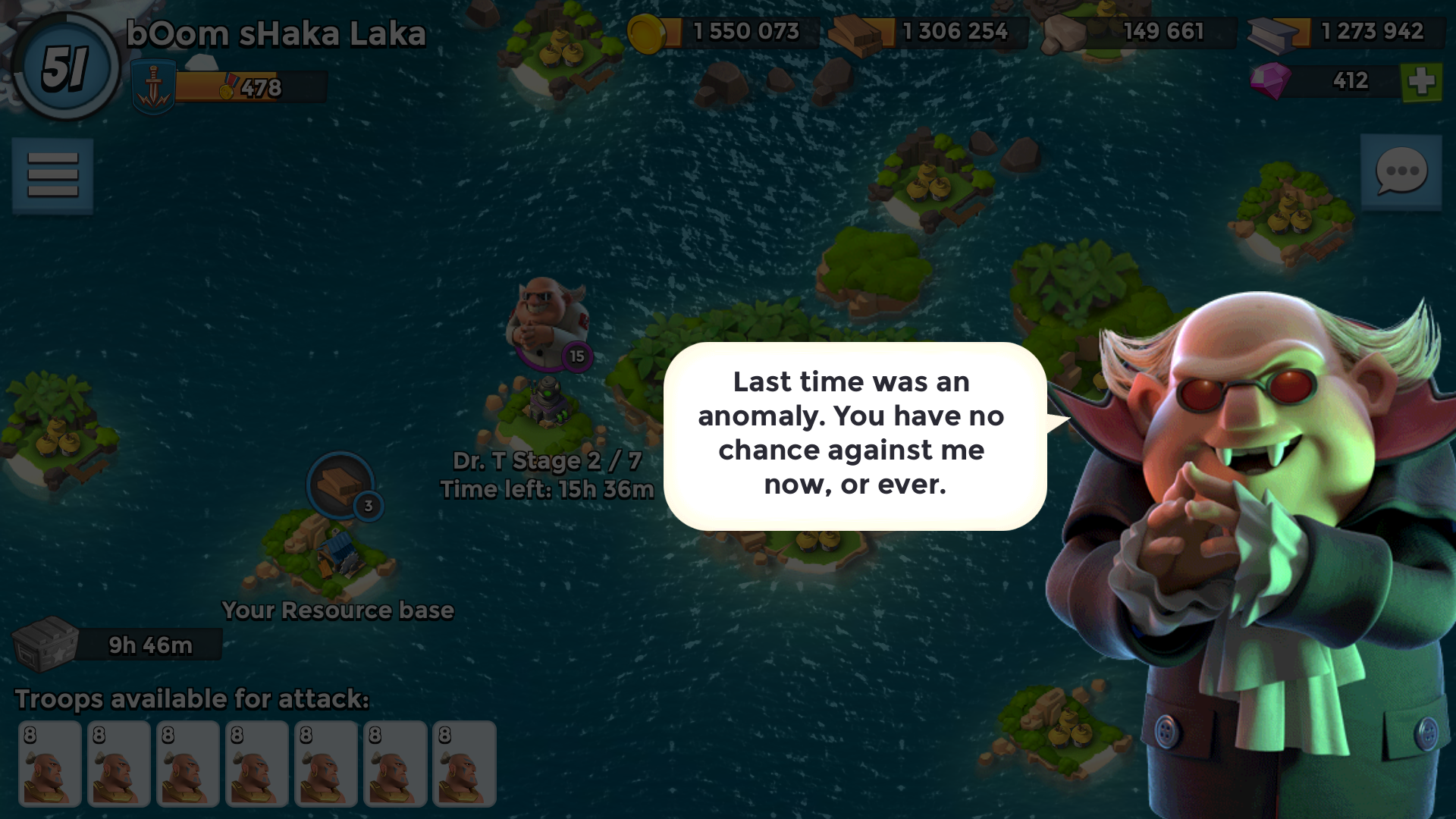1456x819 pixels.
Task: Open the supply crate timer chest
Action: coord(47,644)
